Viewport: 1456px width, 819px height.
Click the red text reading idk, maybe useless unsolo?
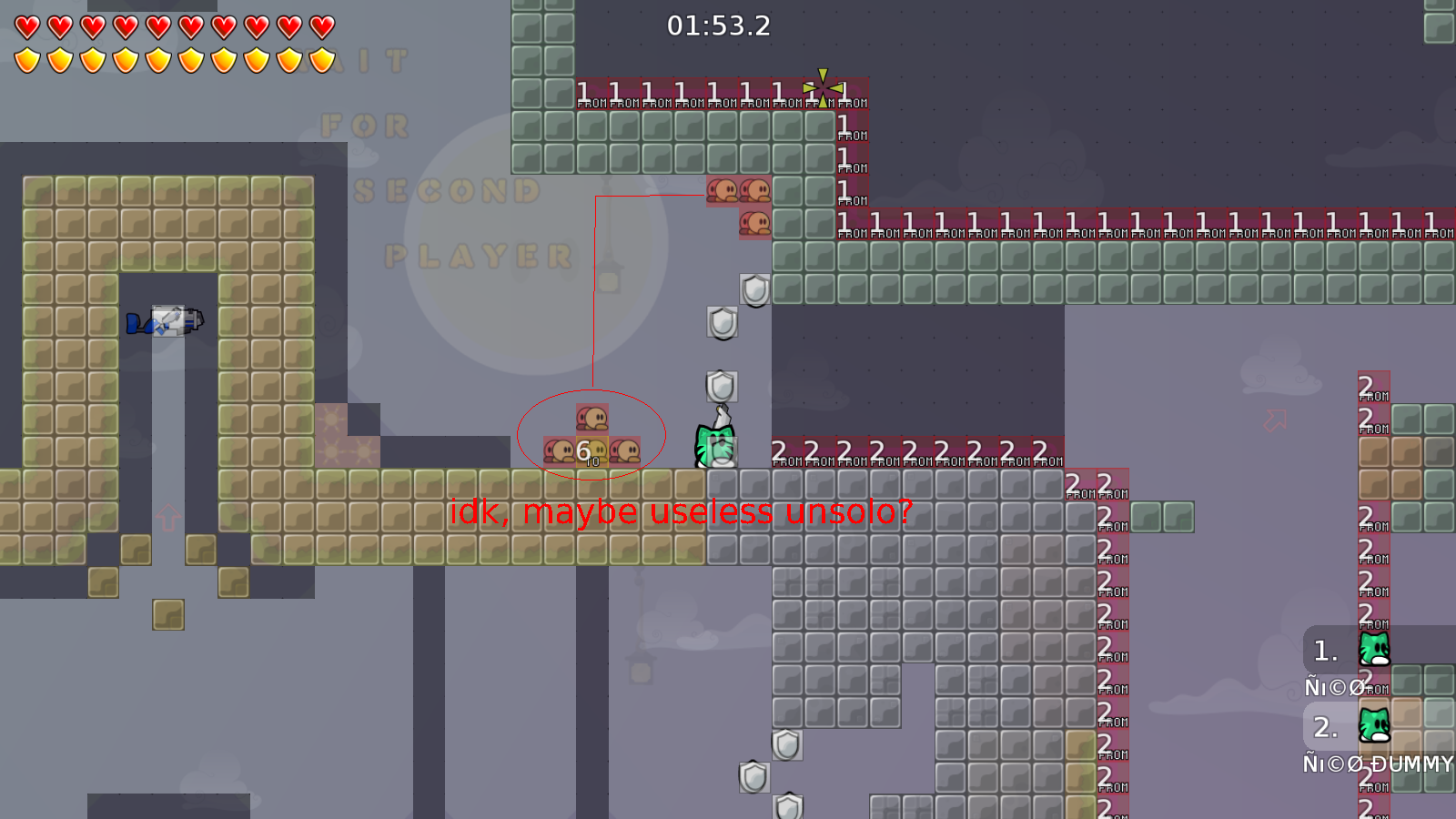pyautogui.click(x=682, y=512)
